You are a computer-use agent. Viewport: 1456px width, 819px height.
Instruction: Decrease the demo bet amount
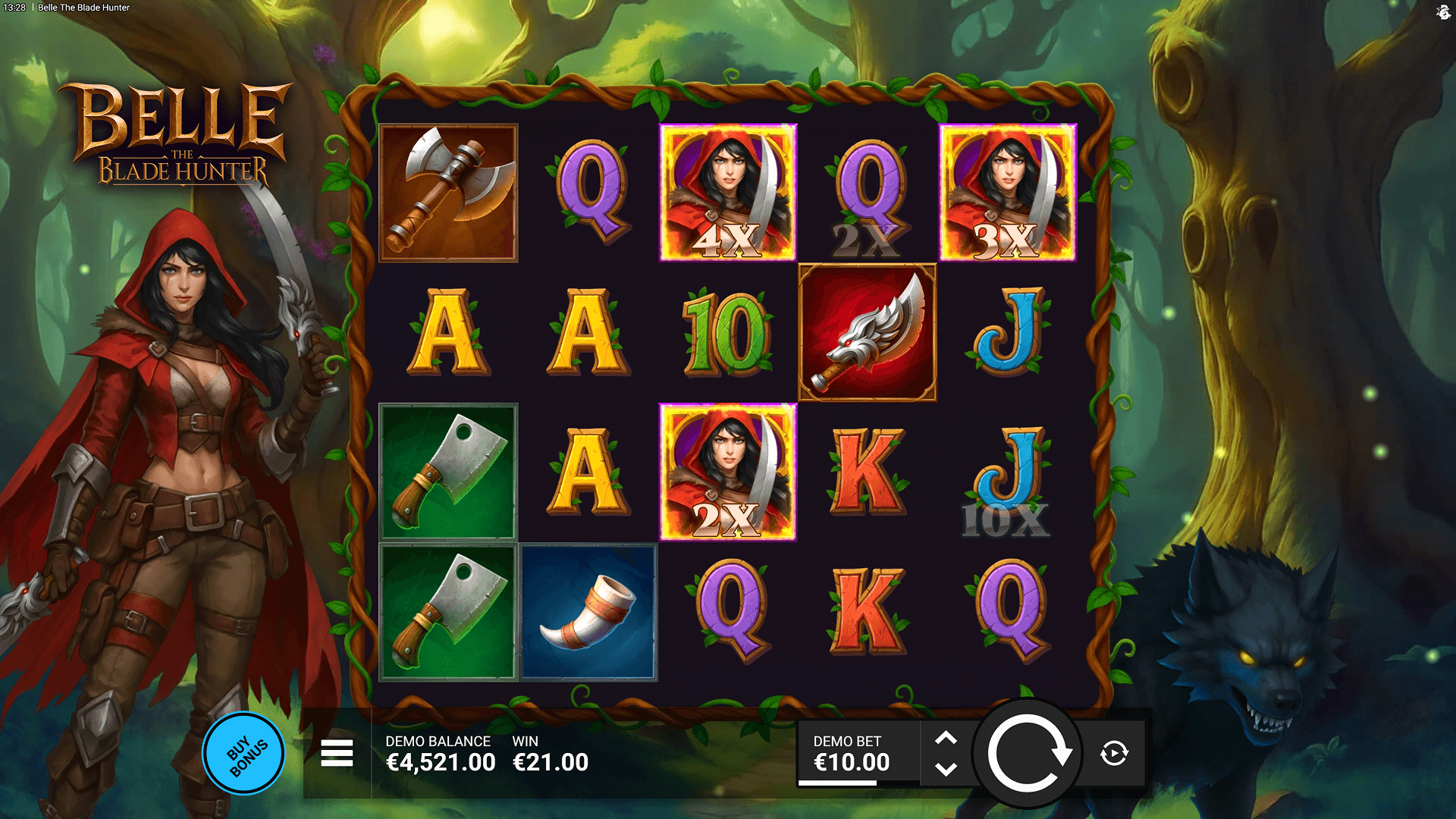[946, 770]
